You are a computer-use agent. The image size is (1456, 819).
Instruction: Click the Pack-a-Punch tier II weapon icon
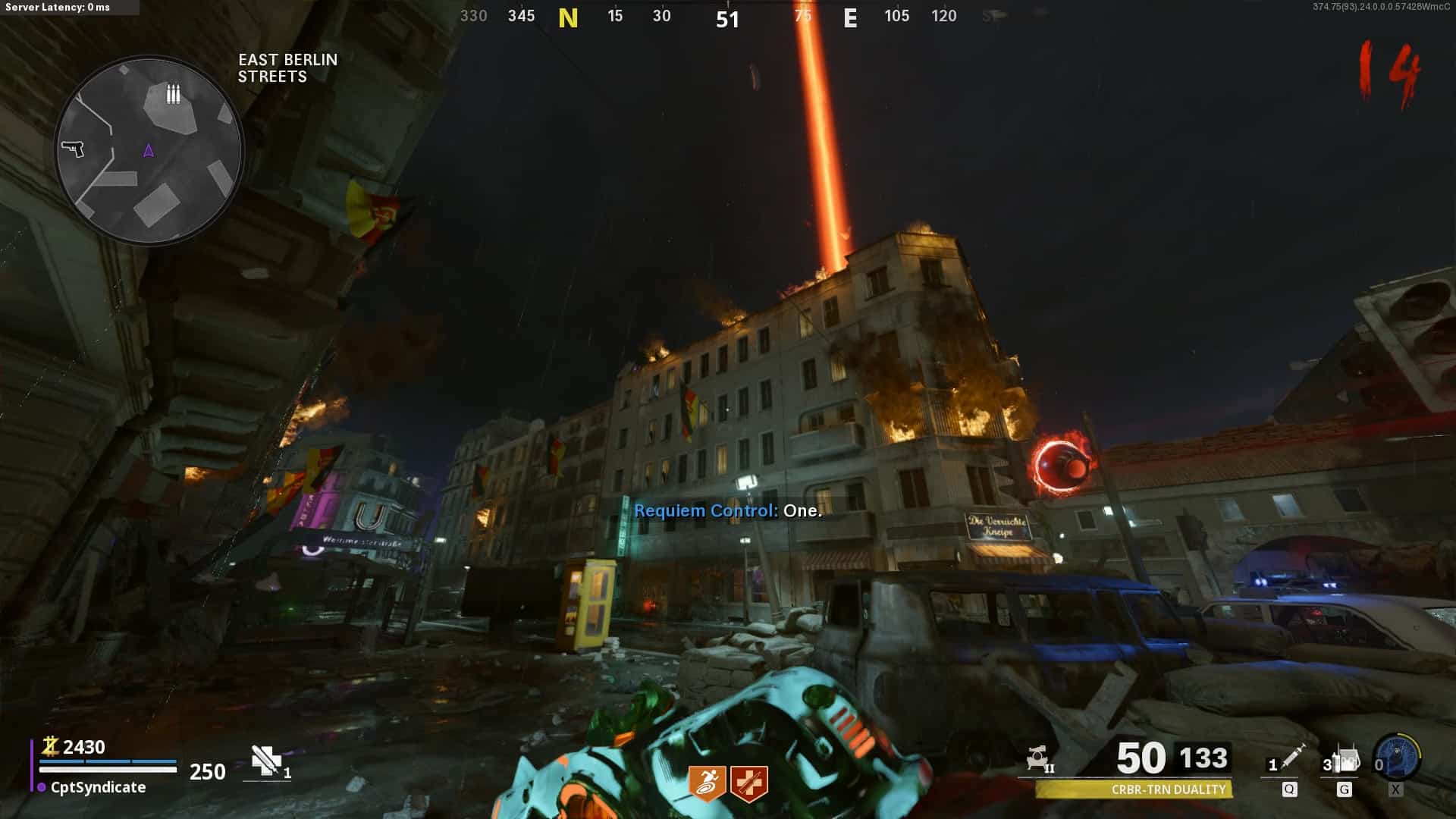1039,758
